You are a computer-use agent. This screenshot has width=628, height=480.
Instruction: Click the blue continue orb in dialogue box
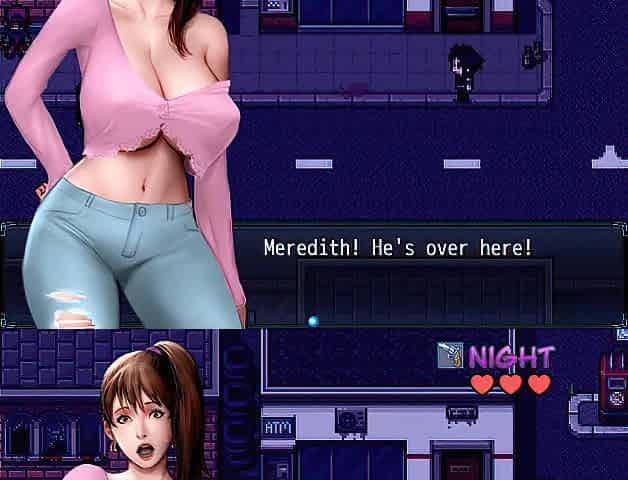(x=314, y=321)
